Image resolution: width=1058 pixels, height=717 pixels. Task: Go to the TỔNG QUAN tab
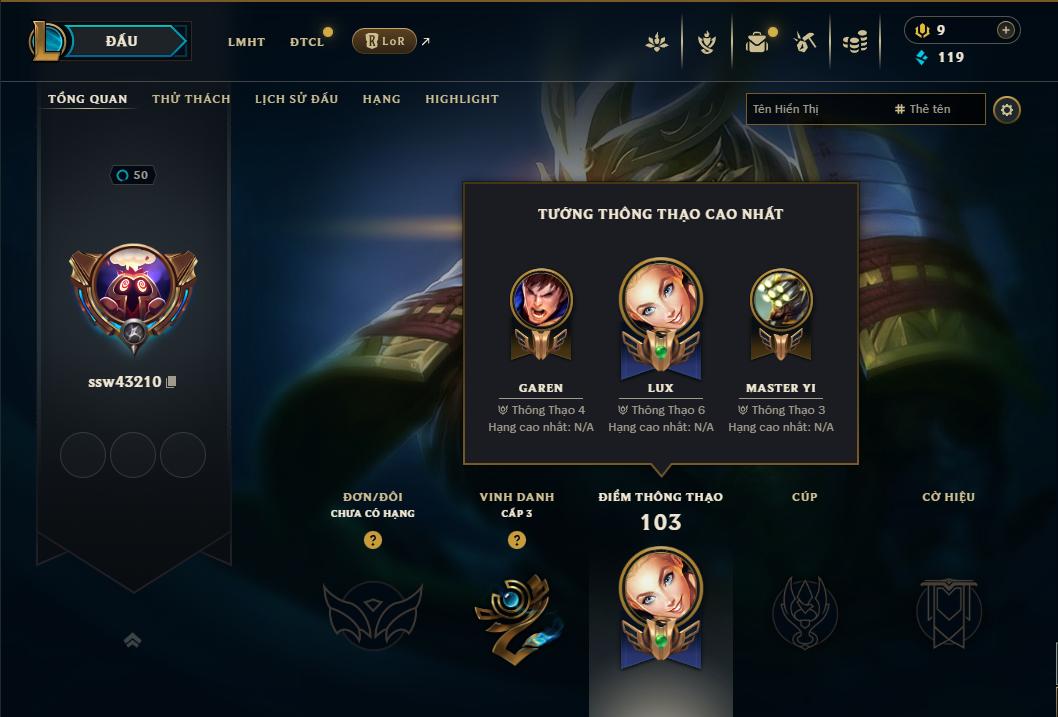pos(88,99)
